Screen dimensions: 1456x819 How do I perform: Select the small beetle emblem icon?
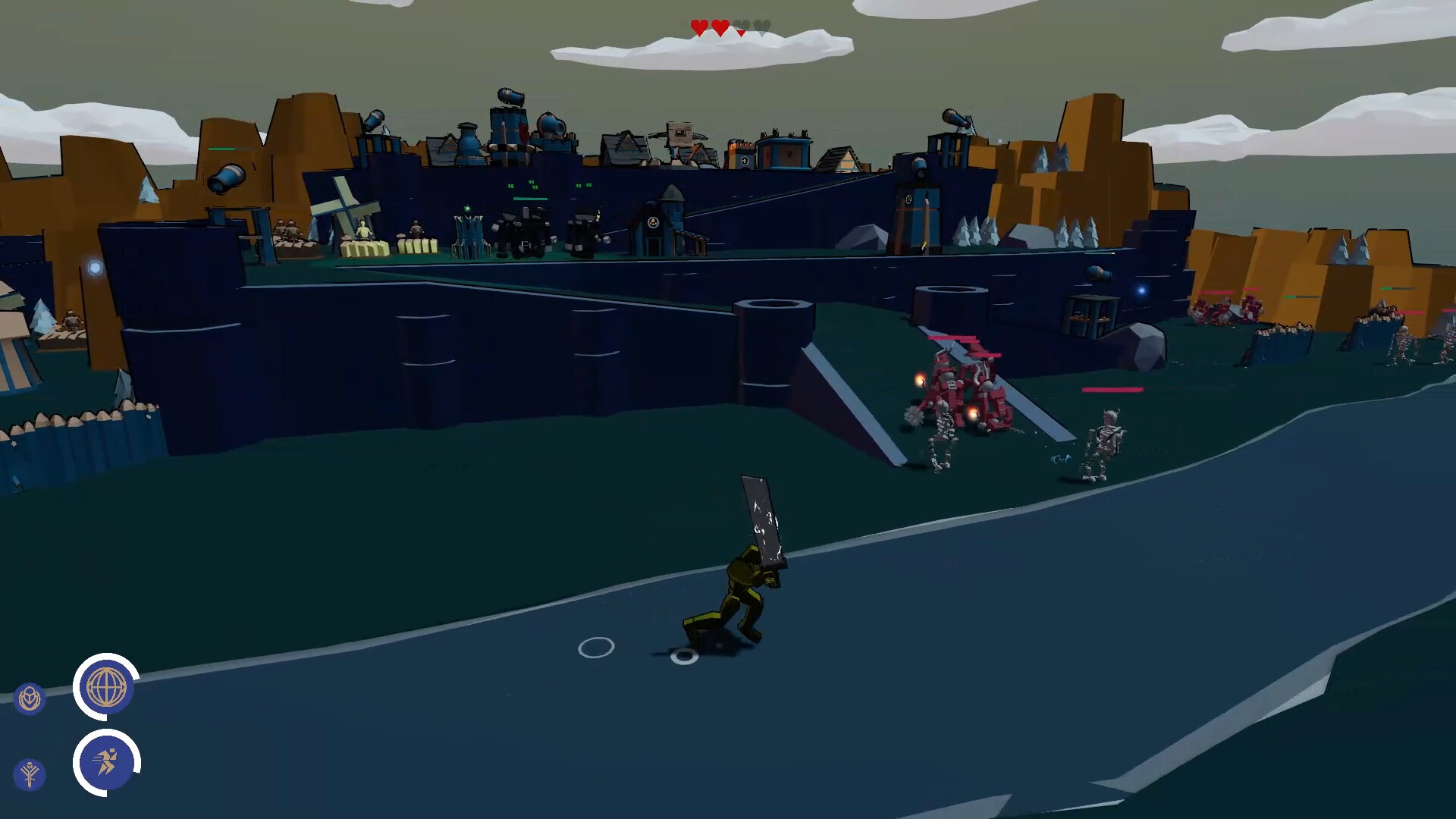click(30, 697)
